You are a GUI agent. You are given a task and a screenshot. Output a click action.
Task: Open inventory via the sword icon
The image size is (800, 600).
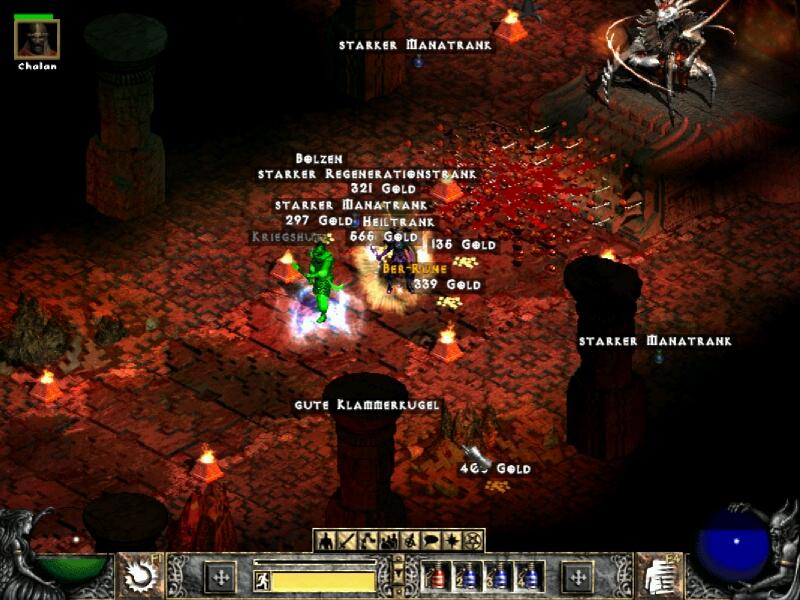[345, 541]
